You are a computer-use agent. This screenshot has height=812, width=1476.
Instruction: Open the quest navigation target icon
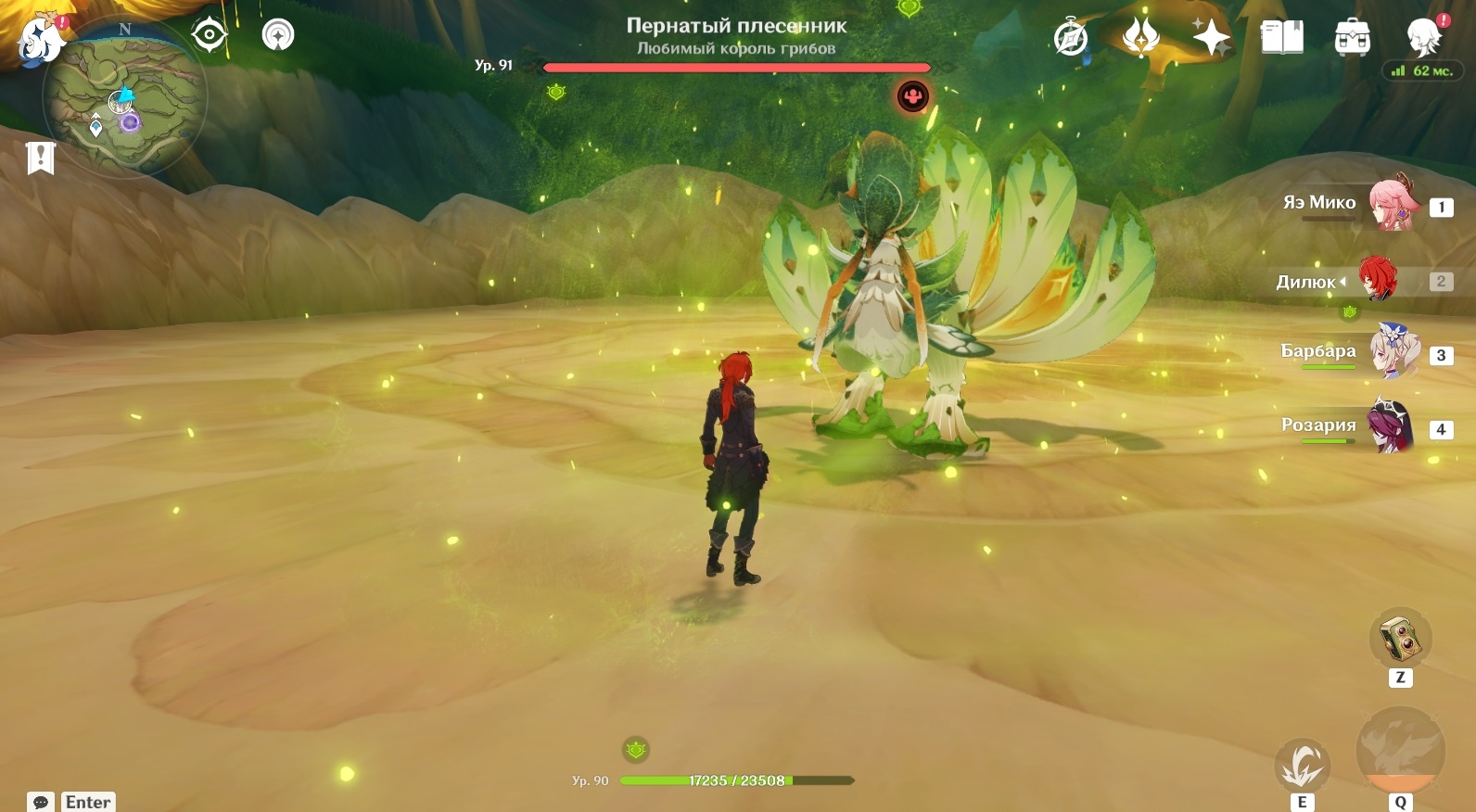pos(210,36)
